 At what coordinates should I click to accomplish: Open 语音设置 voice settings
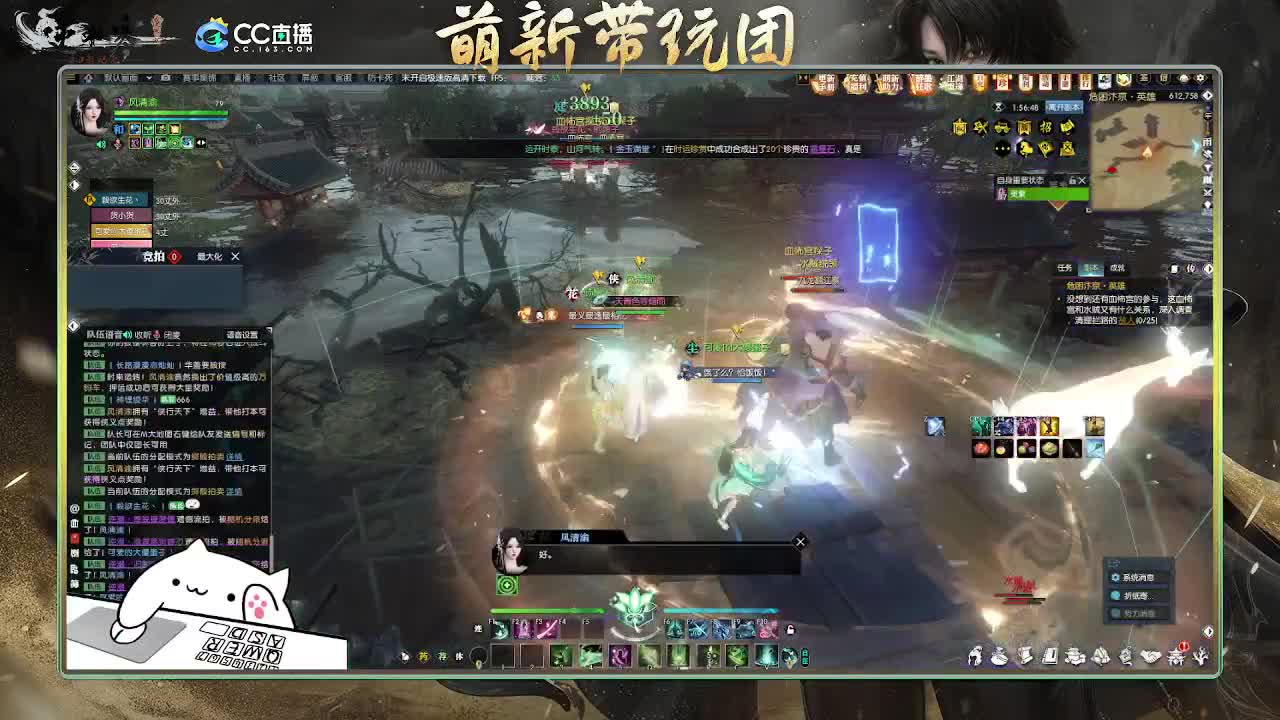pyautogui.click(x=241, y=334)
